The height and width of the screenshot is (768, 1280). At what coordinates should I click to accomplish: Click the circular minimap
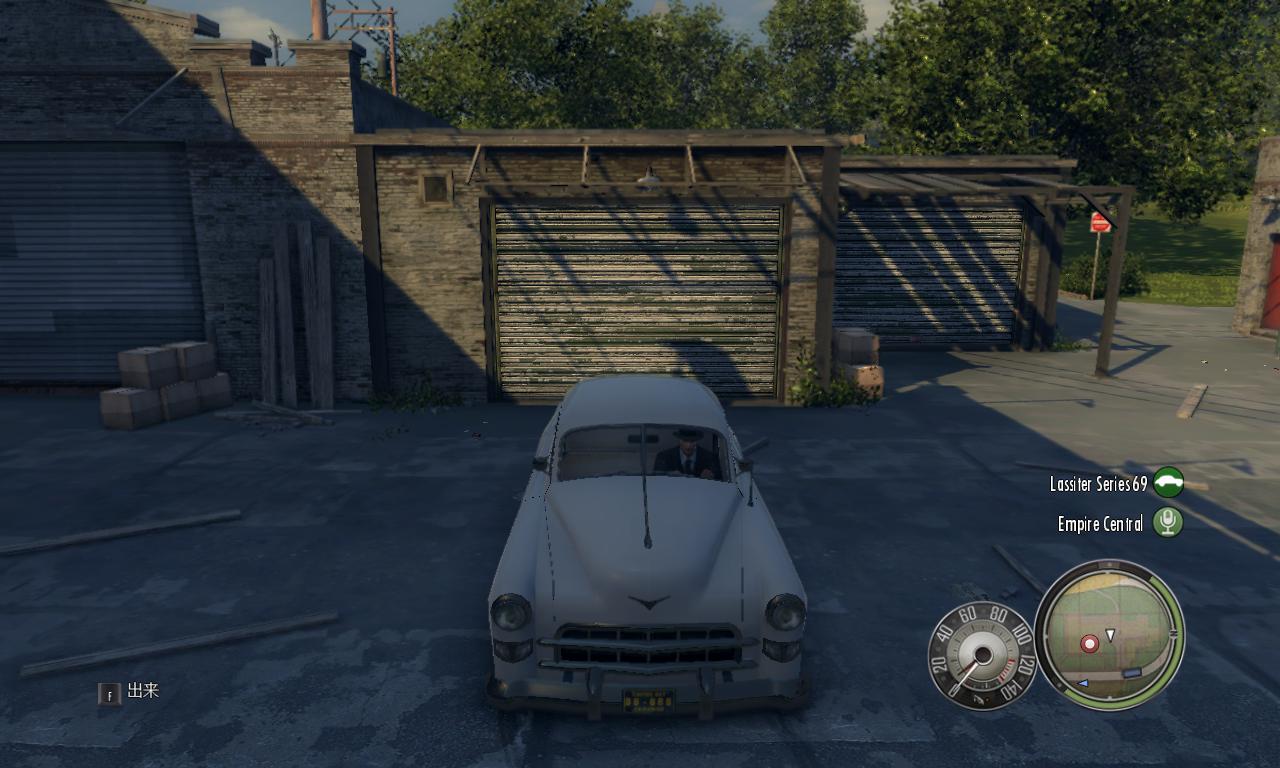pyautogui.click(x=1109, y=634)
